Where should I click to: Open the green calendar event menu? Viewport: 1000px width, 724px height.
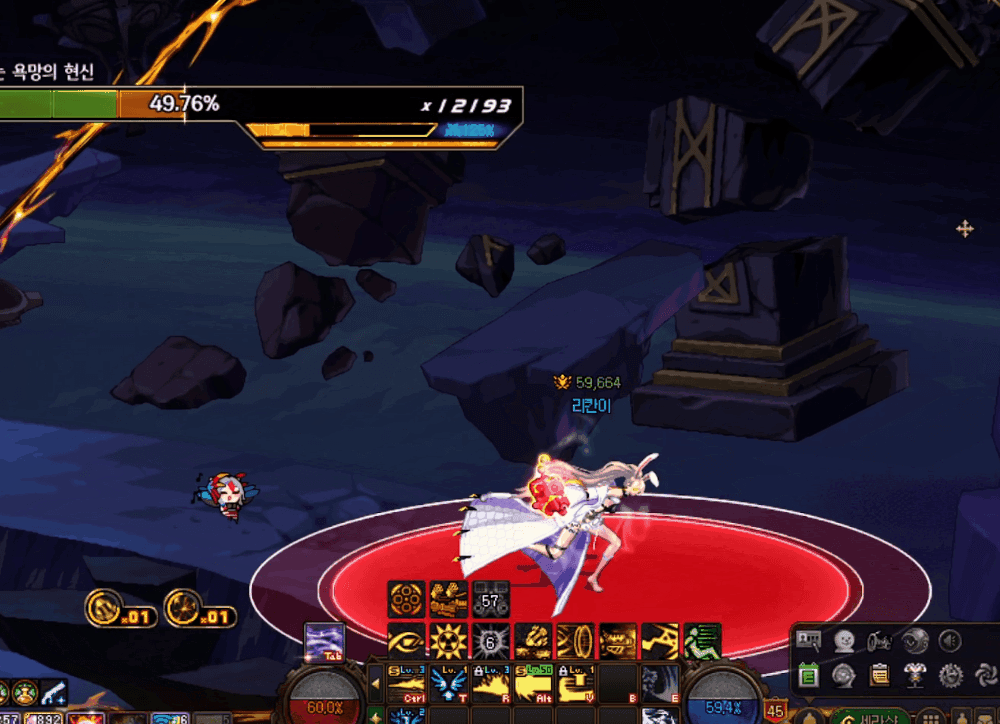(809, 676)
